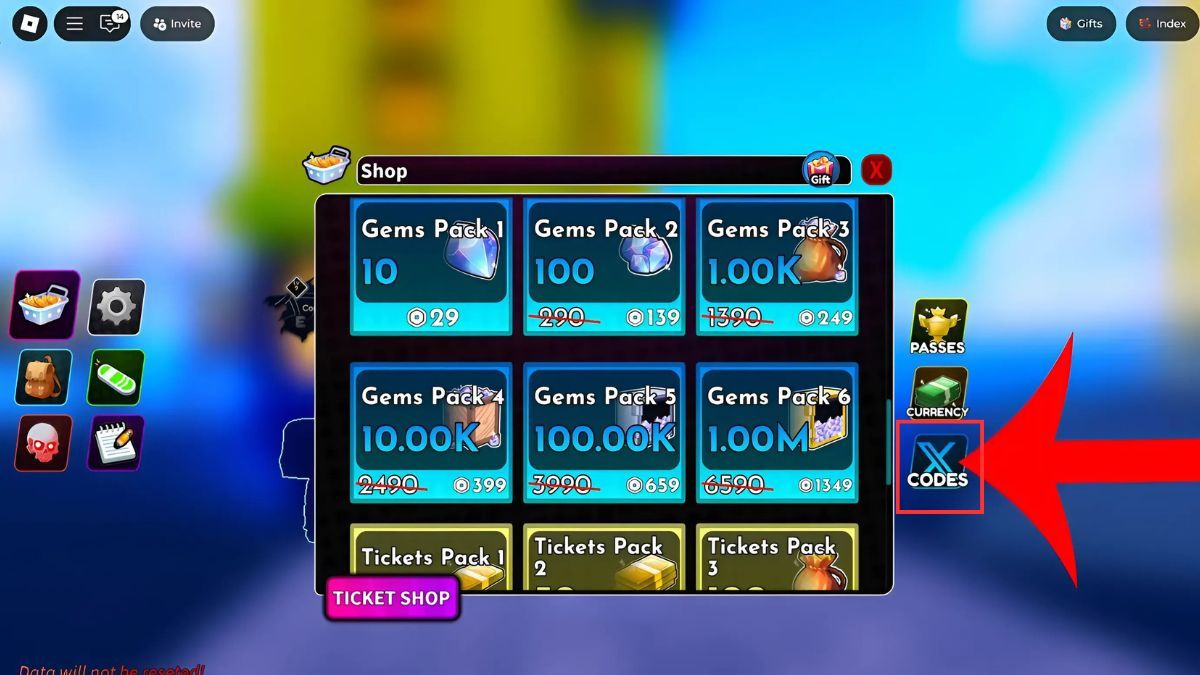Click the red skull icon
The image size is (1200, 675).
pos(44,443)
